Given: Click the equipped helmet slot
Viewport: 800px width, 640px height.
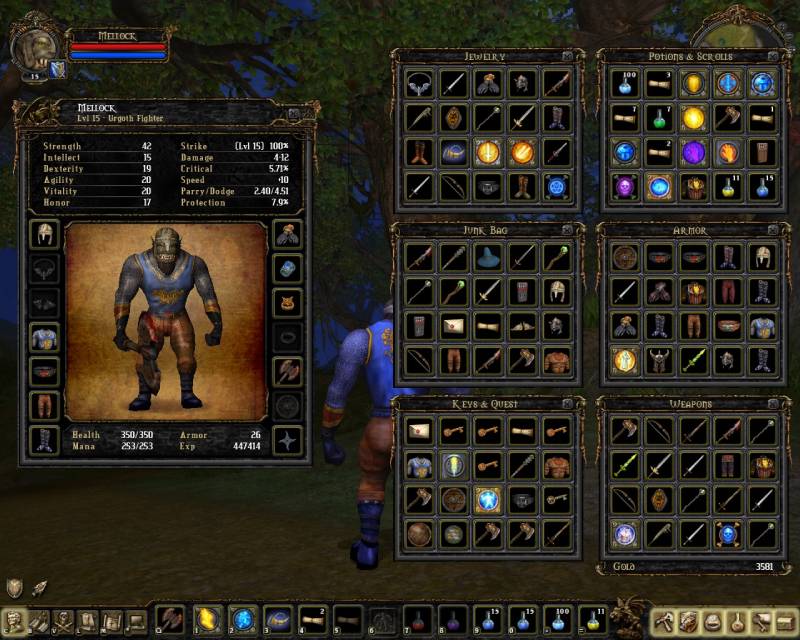Looking at the screenshot, I should point(44,235).
